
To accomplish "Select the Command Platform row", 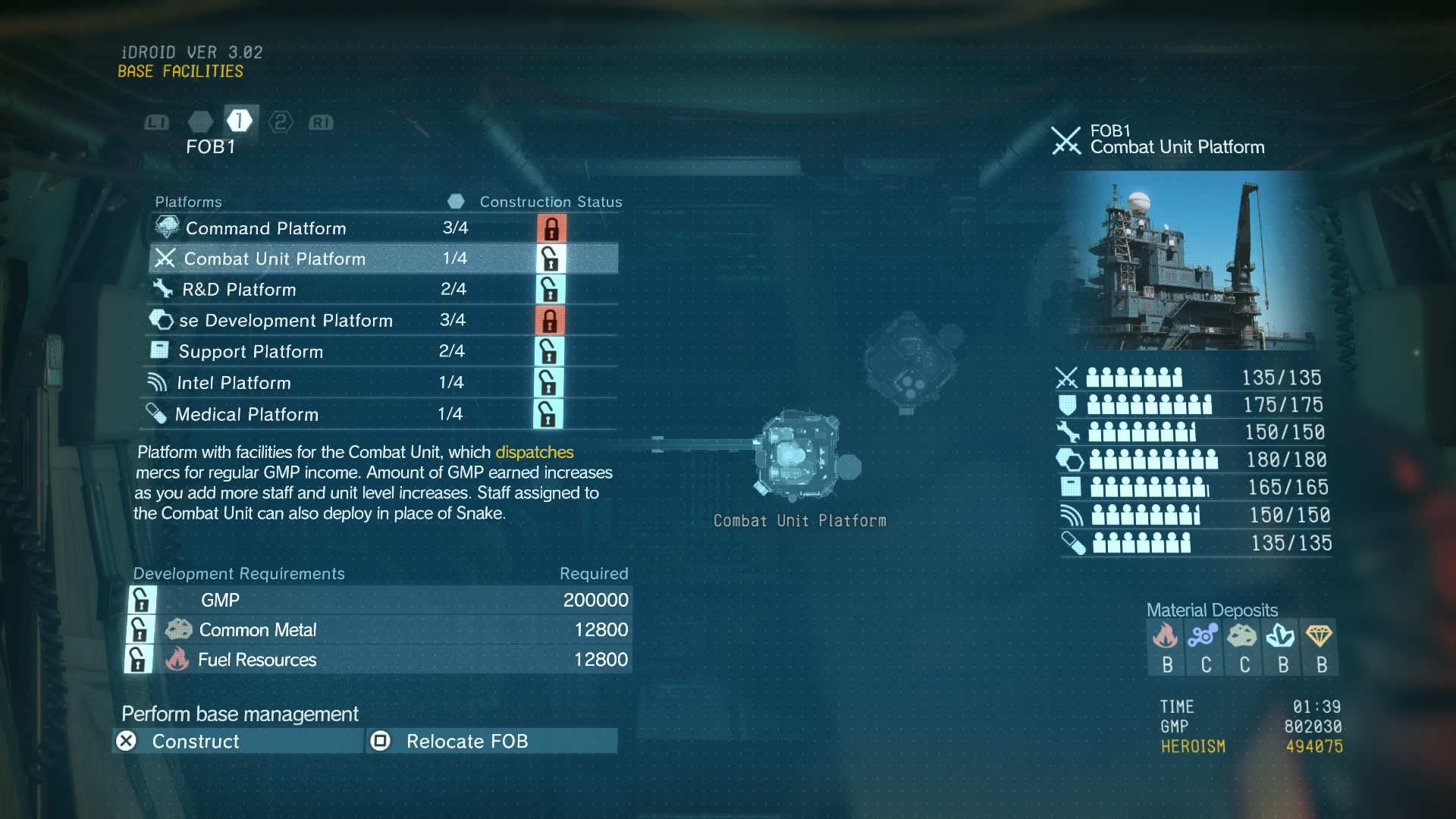I will pyautogui.click(x=383, y=228).
